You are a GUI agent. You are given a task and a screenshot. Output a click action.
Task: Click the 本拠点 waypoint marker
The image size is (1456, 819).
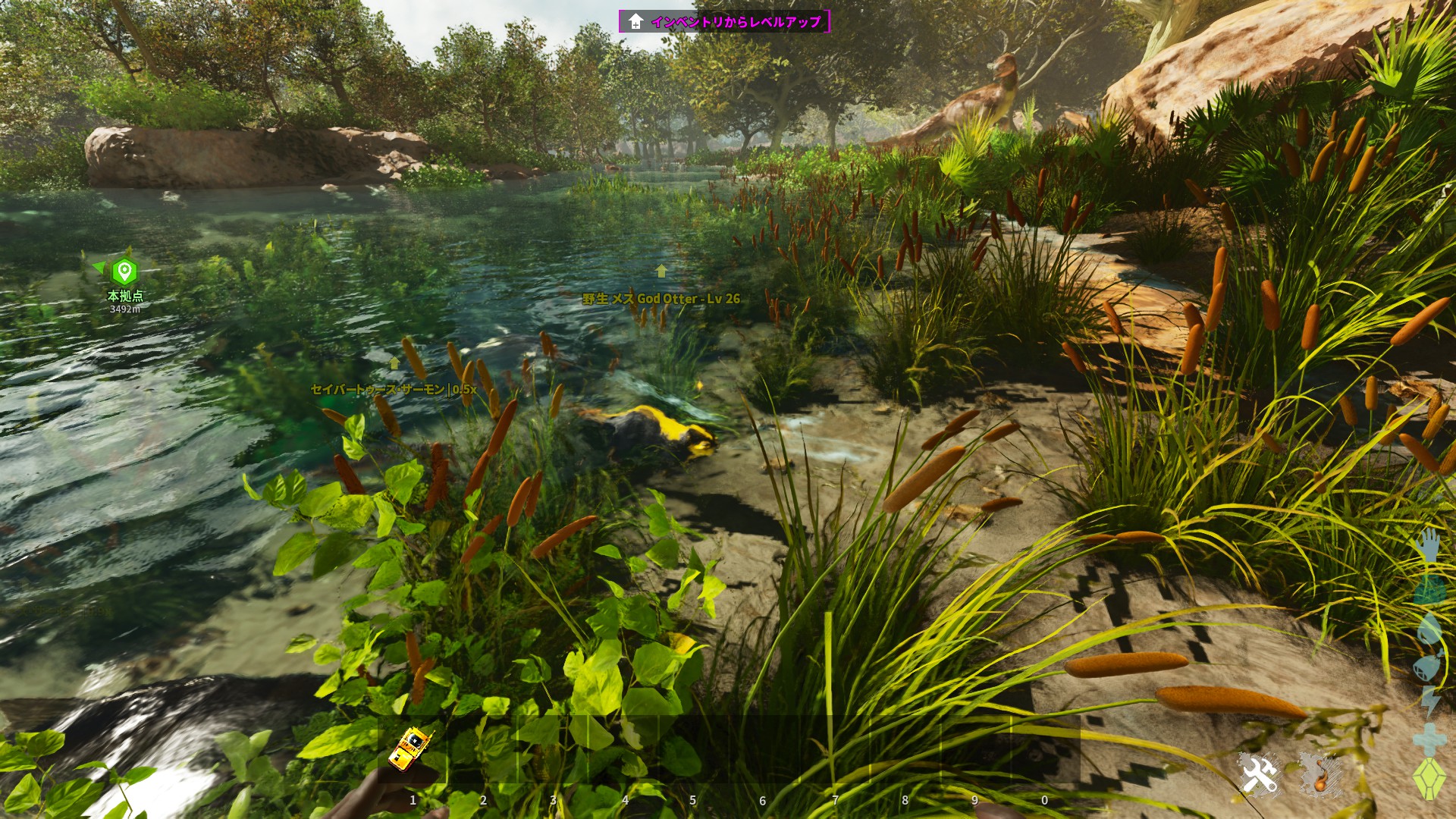124,271
